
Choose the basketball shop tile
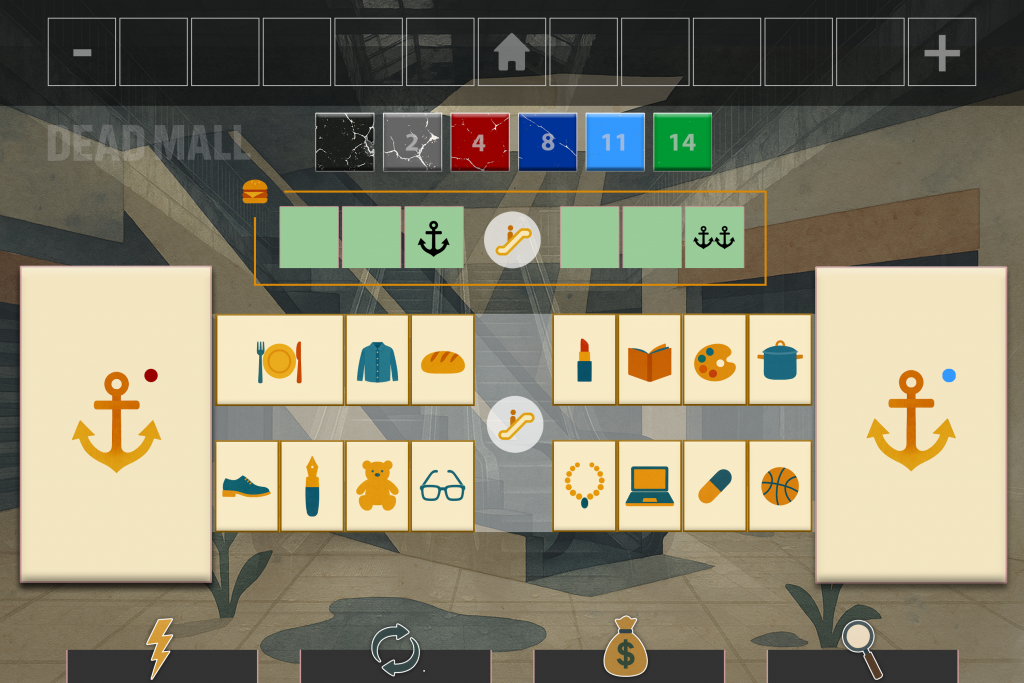[780, 486]
